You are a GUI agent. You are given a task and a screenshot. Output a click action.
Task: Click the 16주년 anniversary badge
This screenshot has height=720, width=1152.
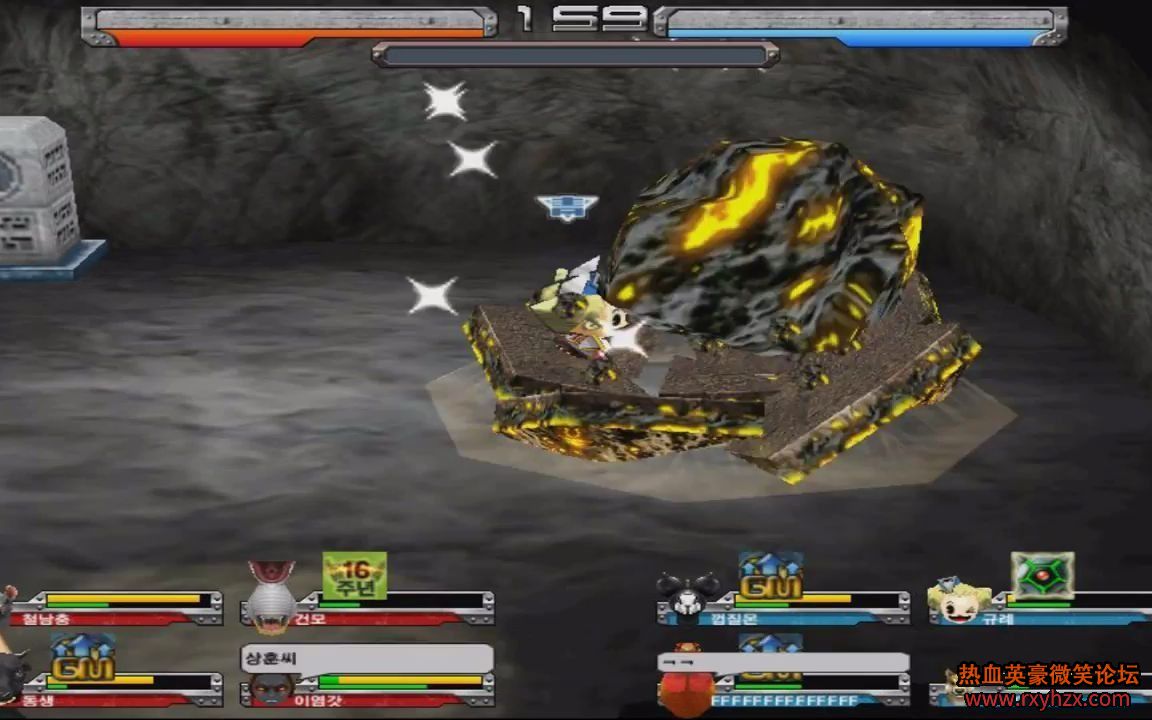click(354, 576)
